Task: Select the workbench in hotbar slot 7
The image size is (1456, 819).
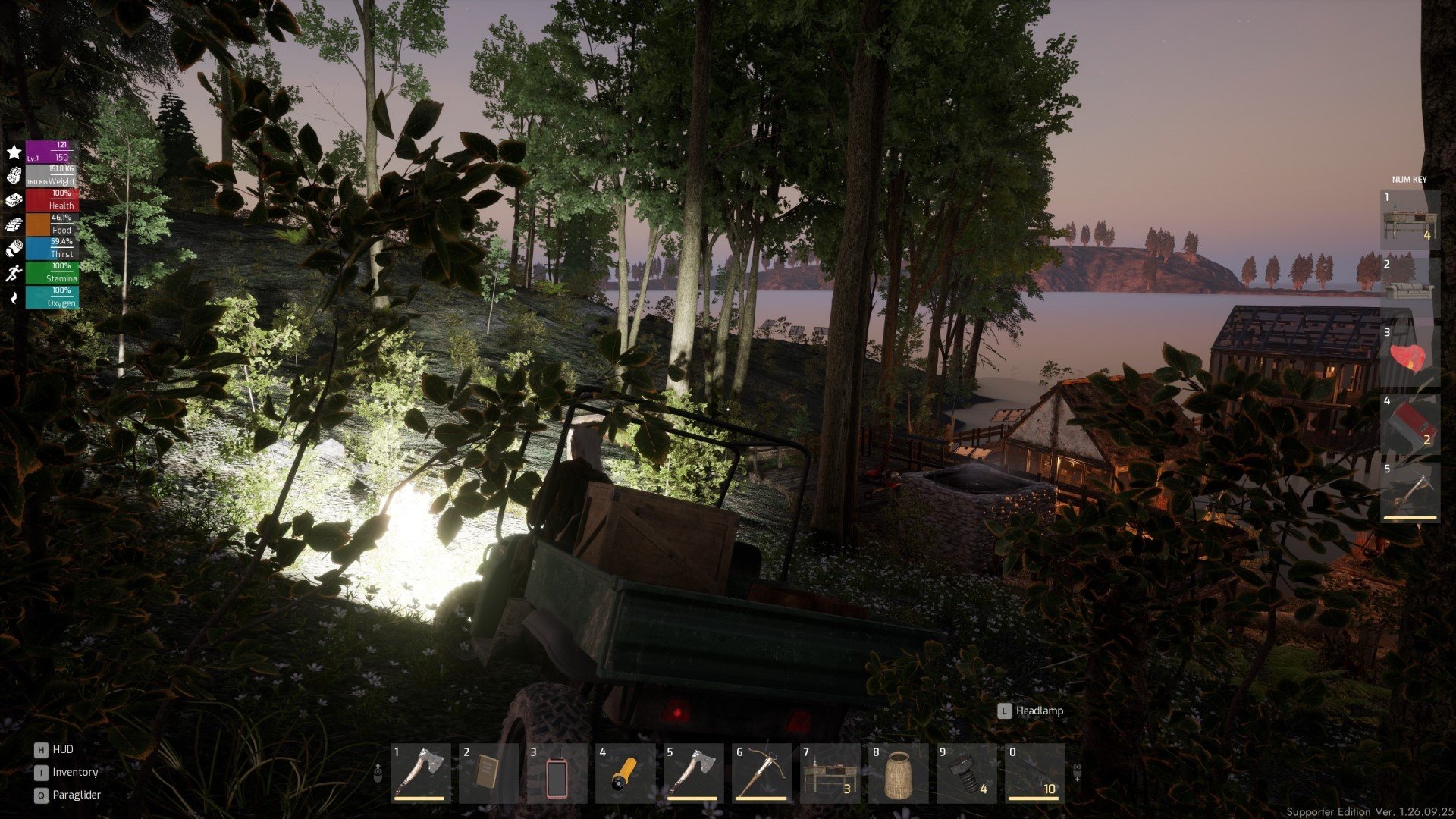Action: 830,773
